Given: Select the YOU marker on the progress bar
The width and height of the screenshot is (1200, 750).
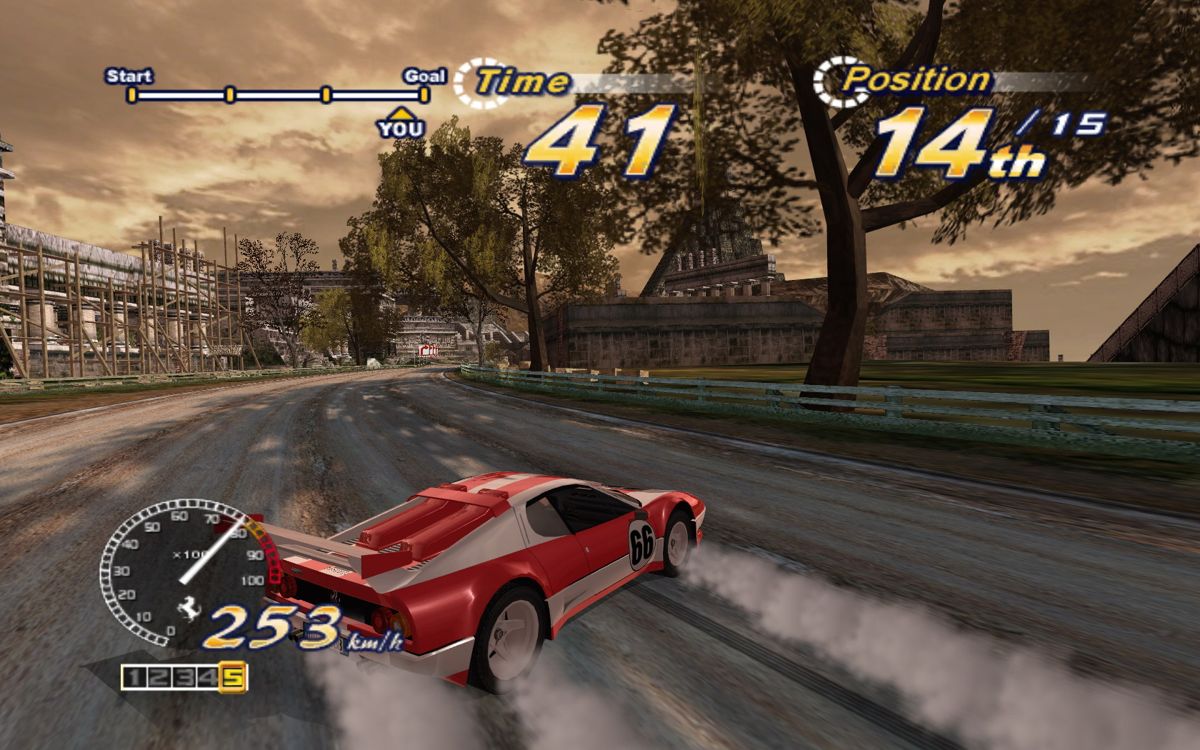Looking at the screenshot, I should coord(400,124).
